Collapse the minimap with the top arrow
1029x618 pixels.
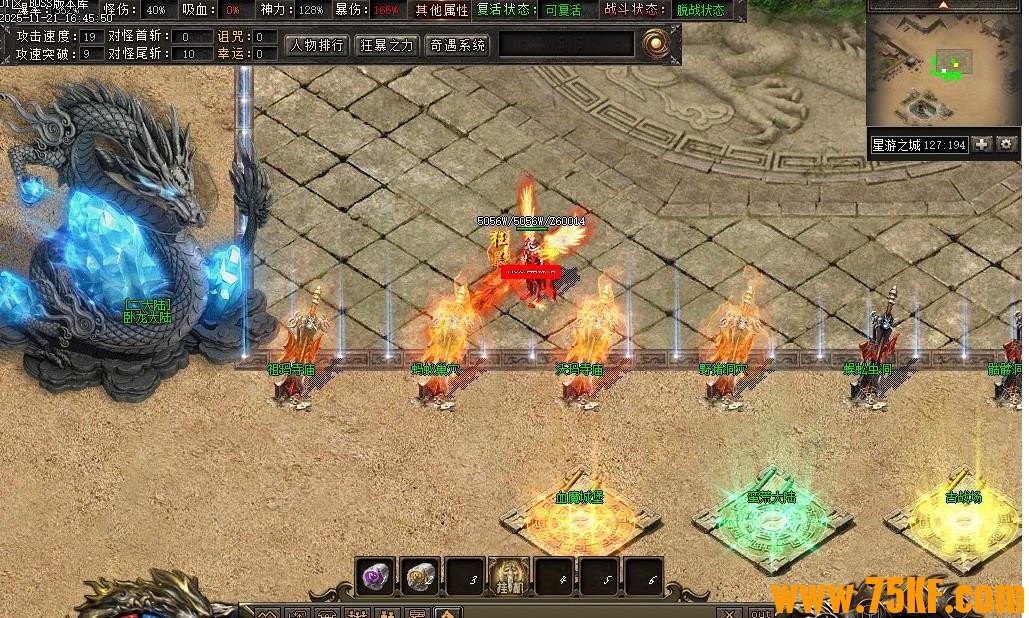click(x=943, y=5)
